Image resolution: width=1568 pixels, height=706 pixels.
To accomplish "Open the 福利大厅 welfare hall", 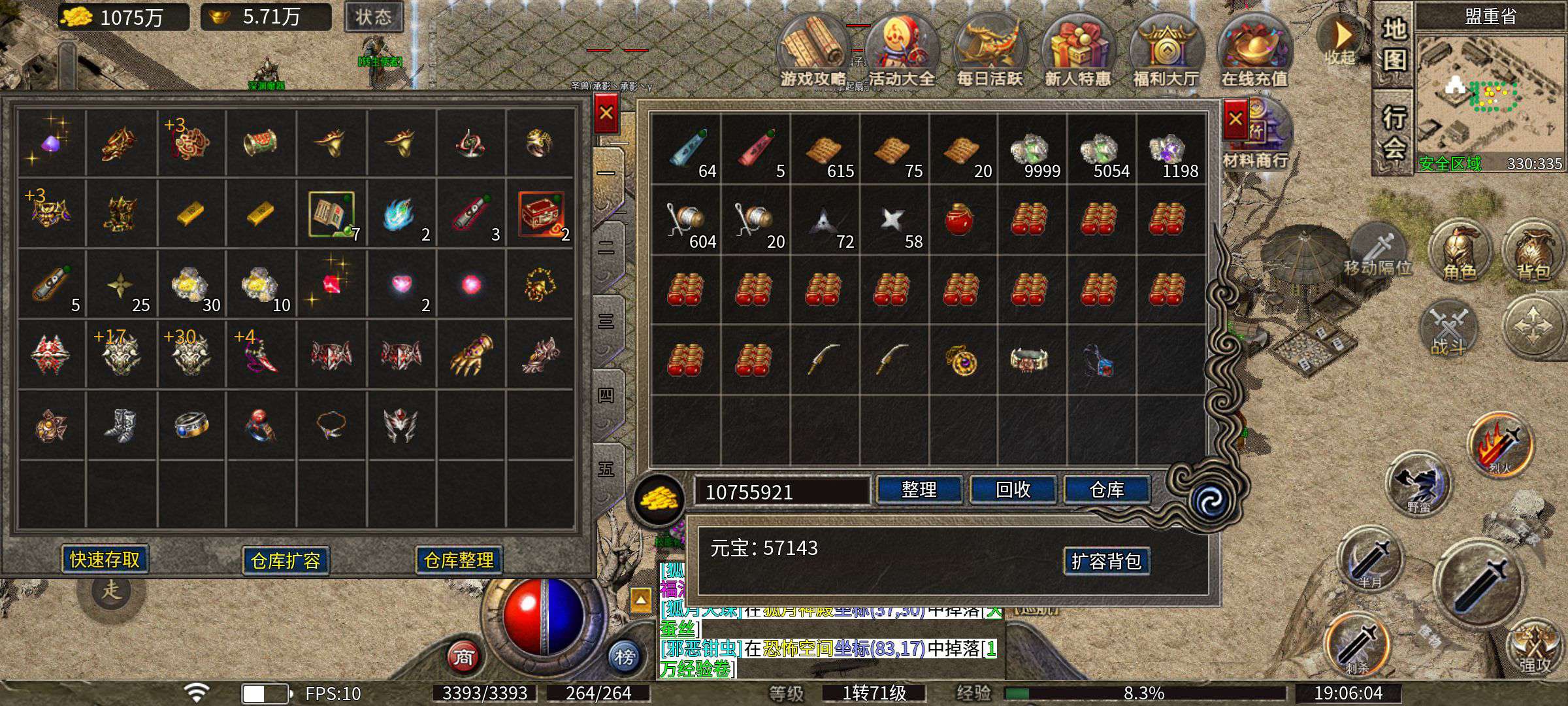I will pos(1166,52).
